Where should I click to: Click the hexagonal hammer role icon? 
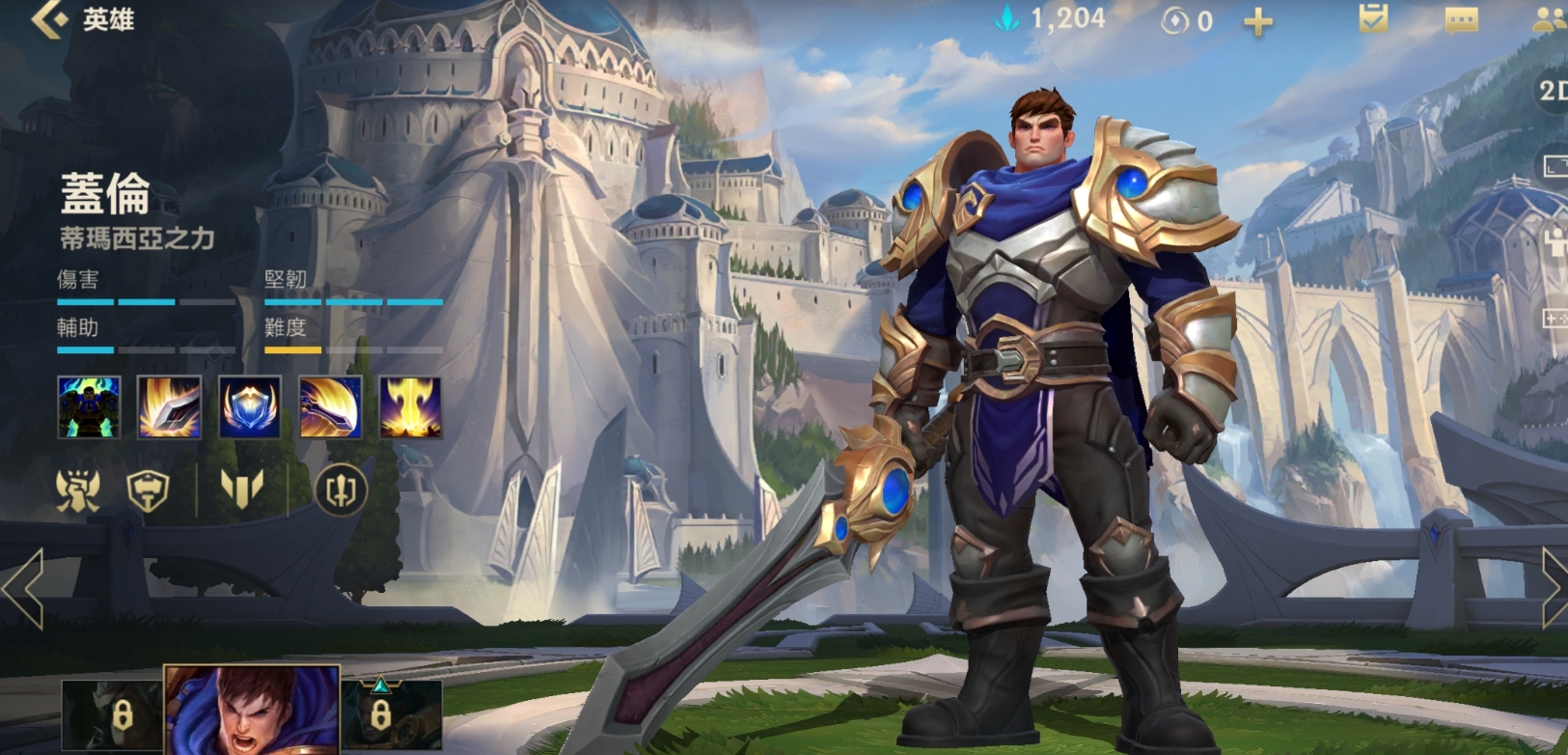click(149, 490)
